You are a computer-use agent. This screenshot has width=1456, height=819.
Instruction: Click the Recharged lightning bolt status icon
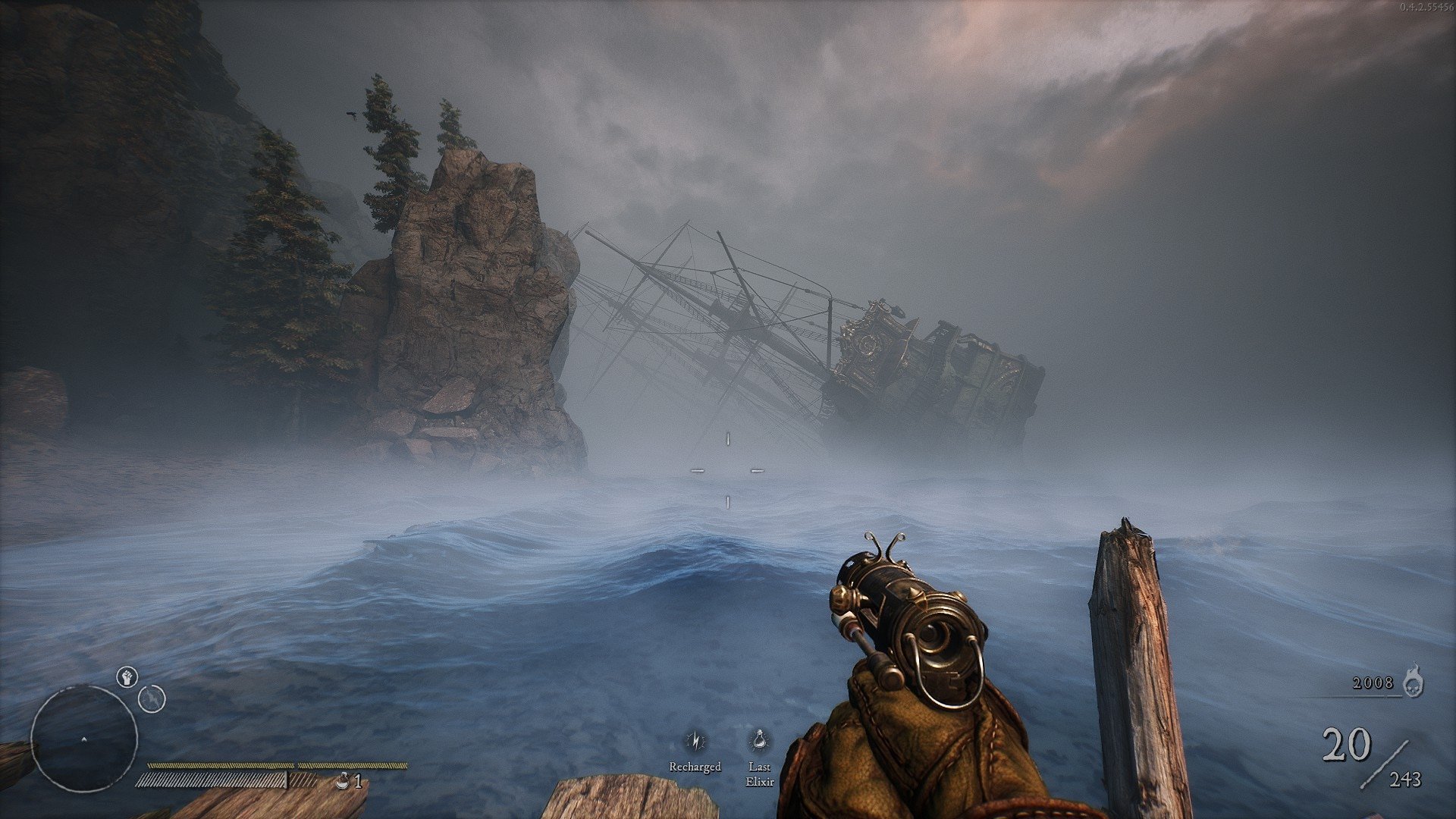click(x=695, y=741)
